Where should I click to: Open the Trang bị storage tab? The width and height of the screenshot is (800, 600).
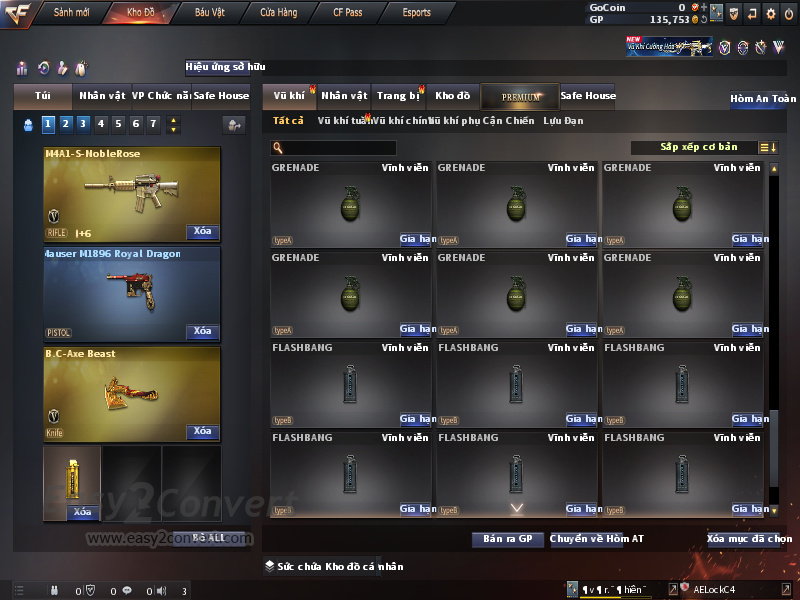(x=398, y=96)
